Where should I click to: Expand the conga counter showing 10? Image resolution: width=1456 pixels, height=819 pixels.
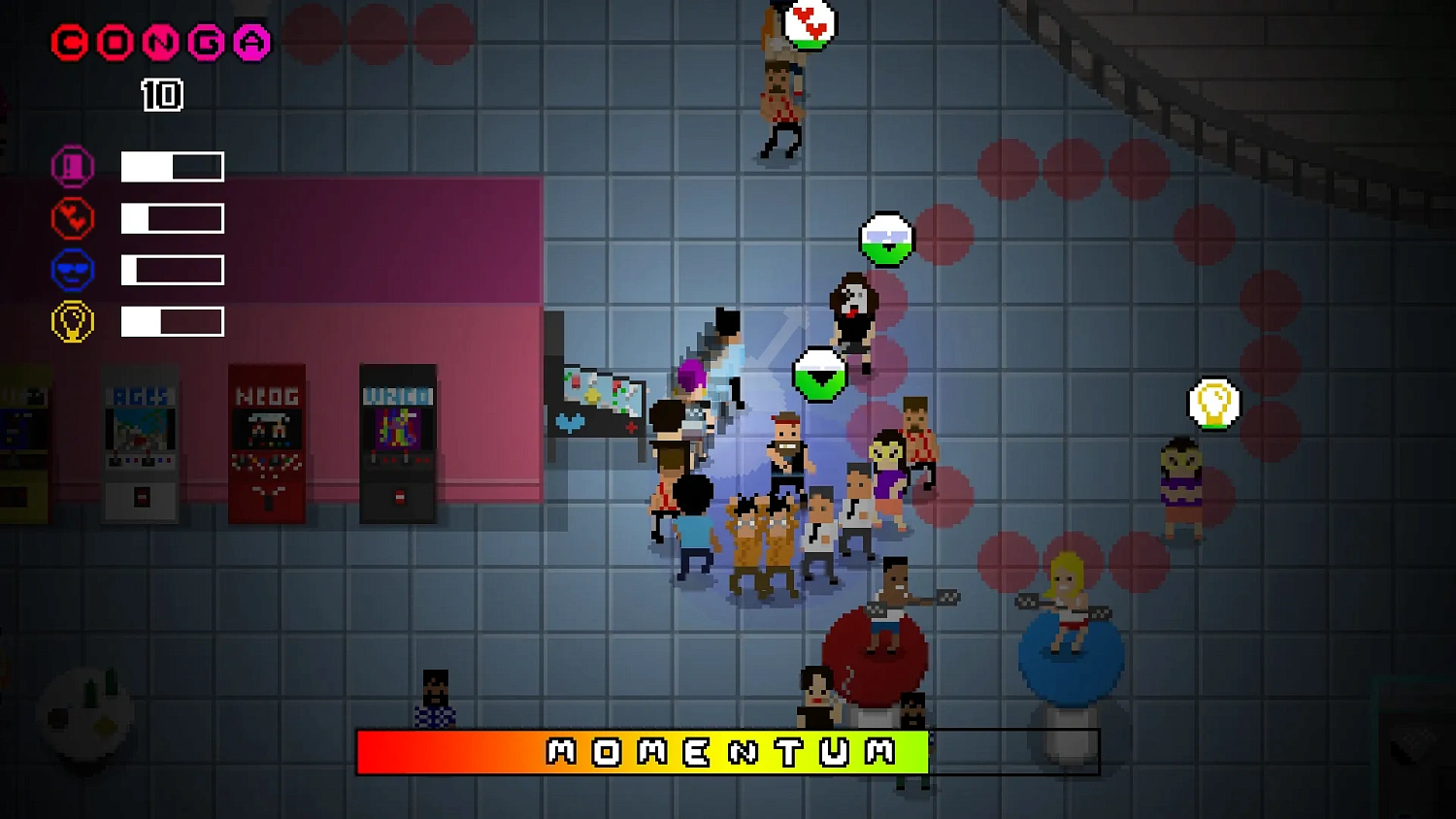pyautogui.click(x=161, y=95)
